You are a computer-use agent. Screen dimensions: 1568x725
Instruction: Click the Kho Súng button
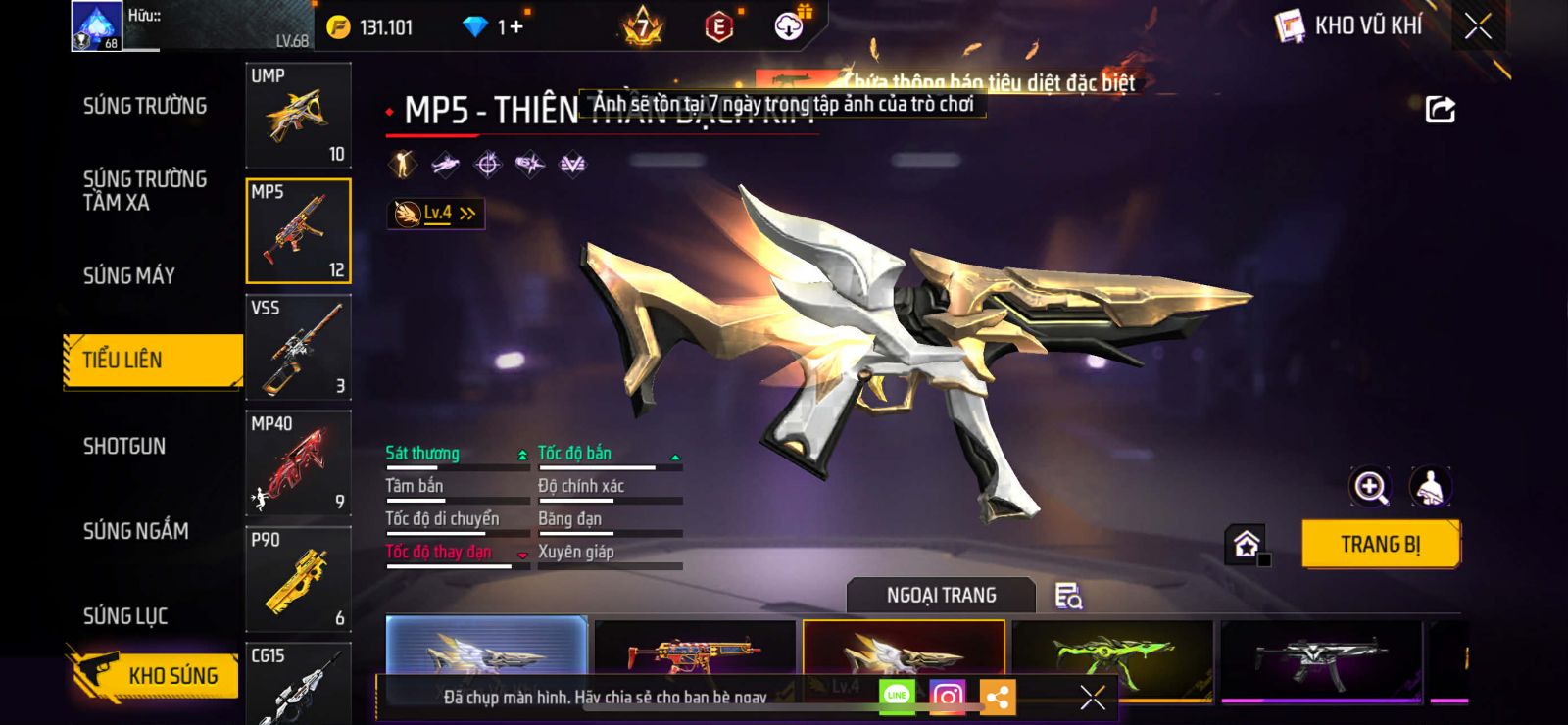155,675
